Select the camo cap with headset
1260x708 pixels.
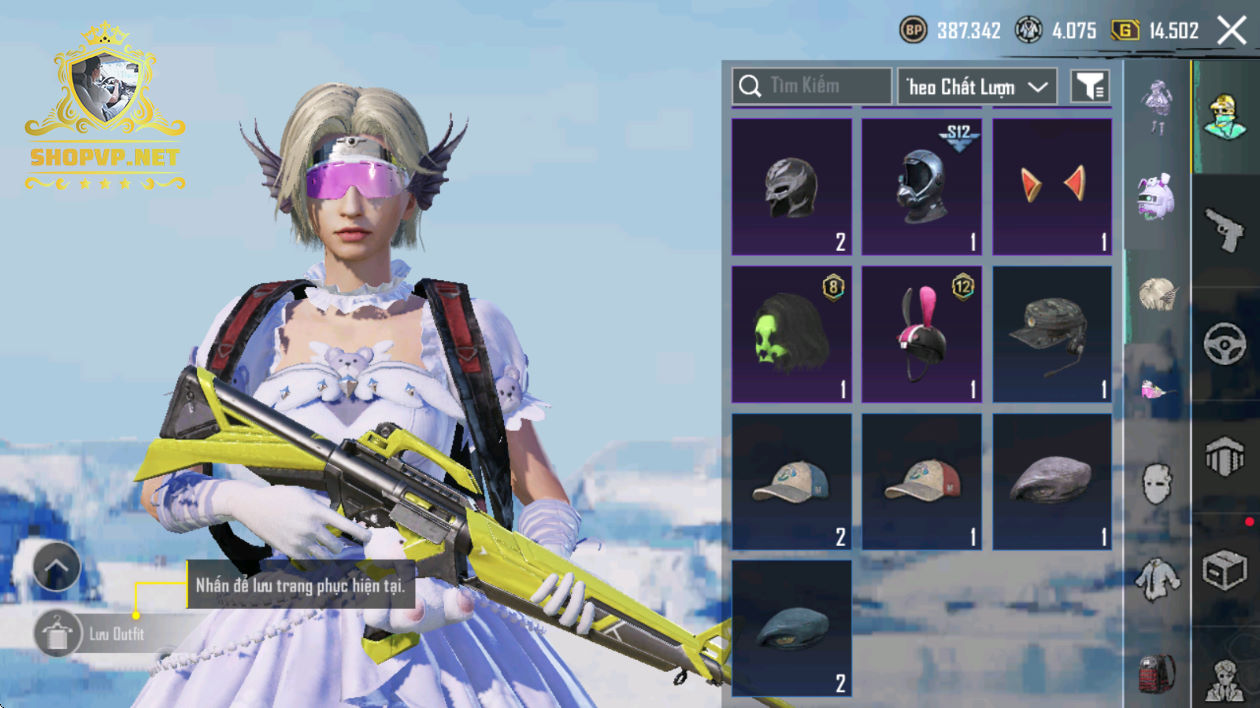coord(1052,334)
